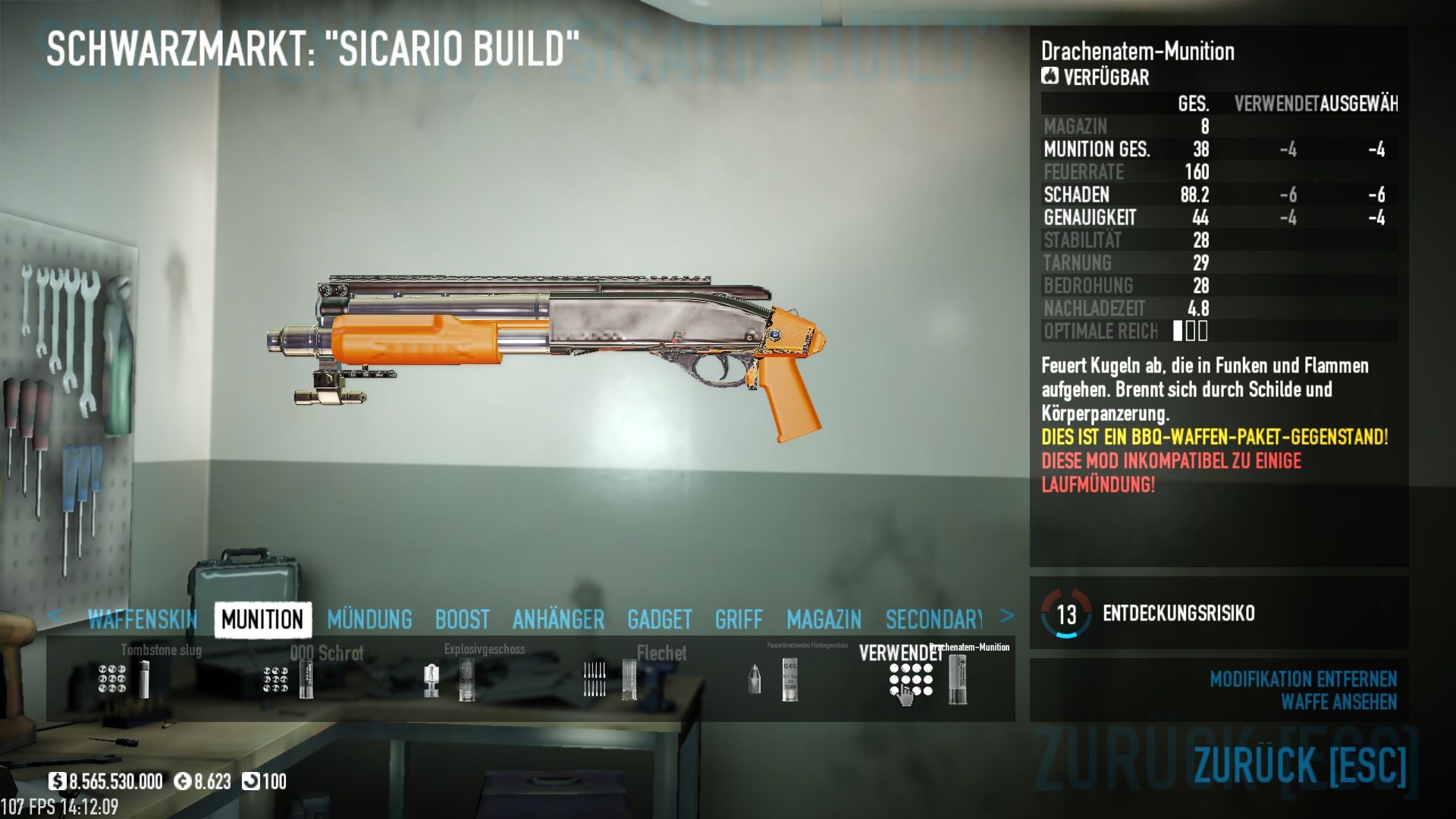Switch to the Waffenskin tab

(142, 620)
